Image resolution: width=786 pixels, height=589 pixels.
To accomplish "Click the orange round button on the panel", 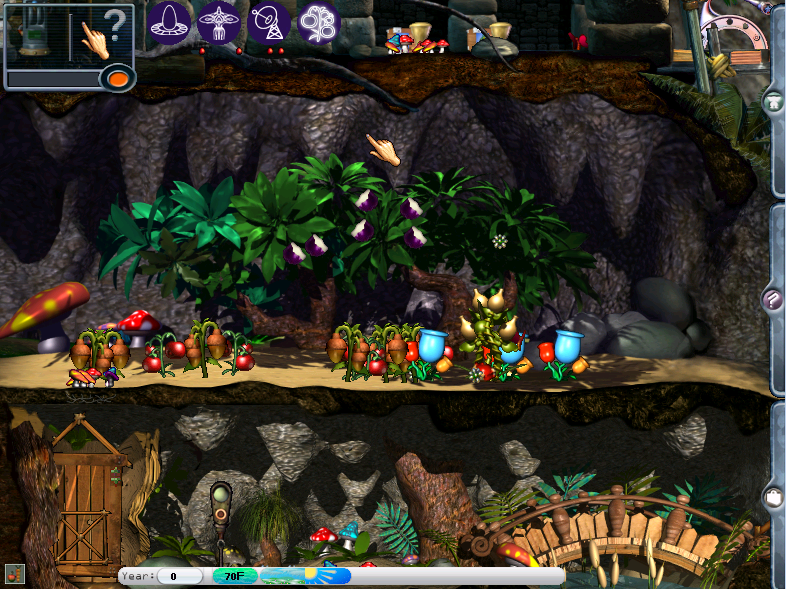I will [118, 77].
